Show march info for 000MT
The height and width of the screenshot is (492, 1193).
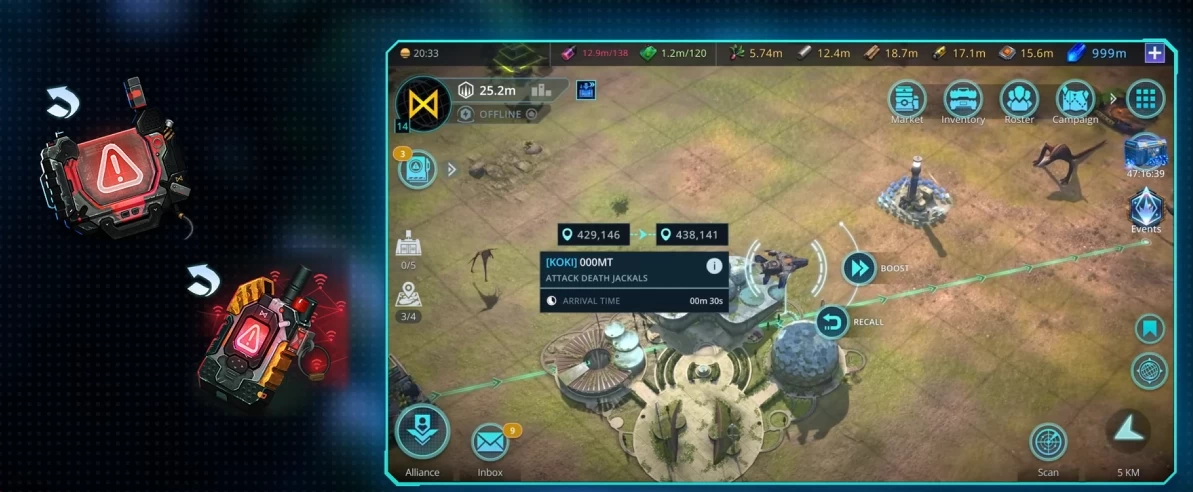coord(714,266)
